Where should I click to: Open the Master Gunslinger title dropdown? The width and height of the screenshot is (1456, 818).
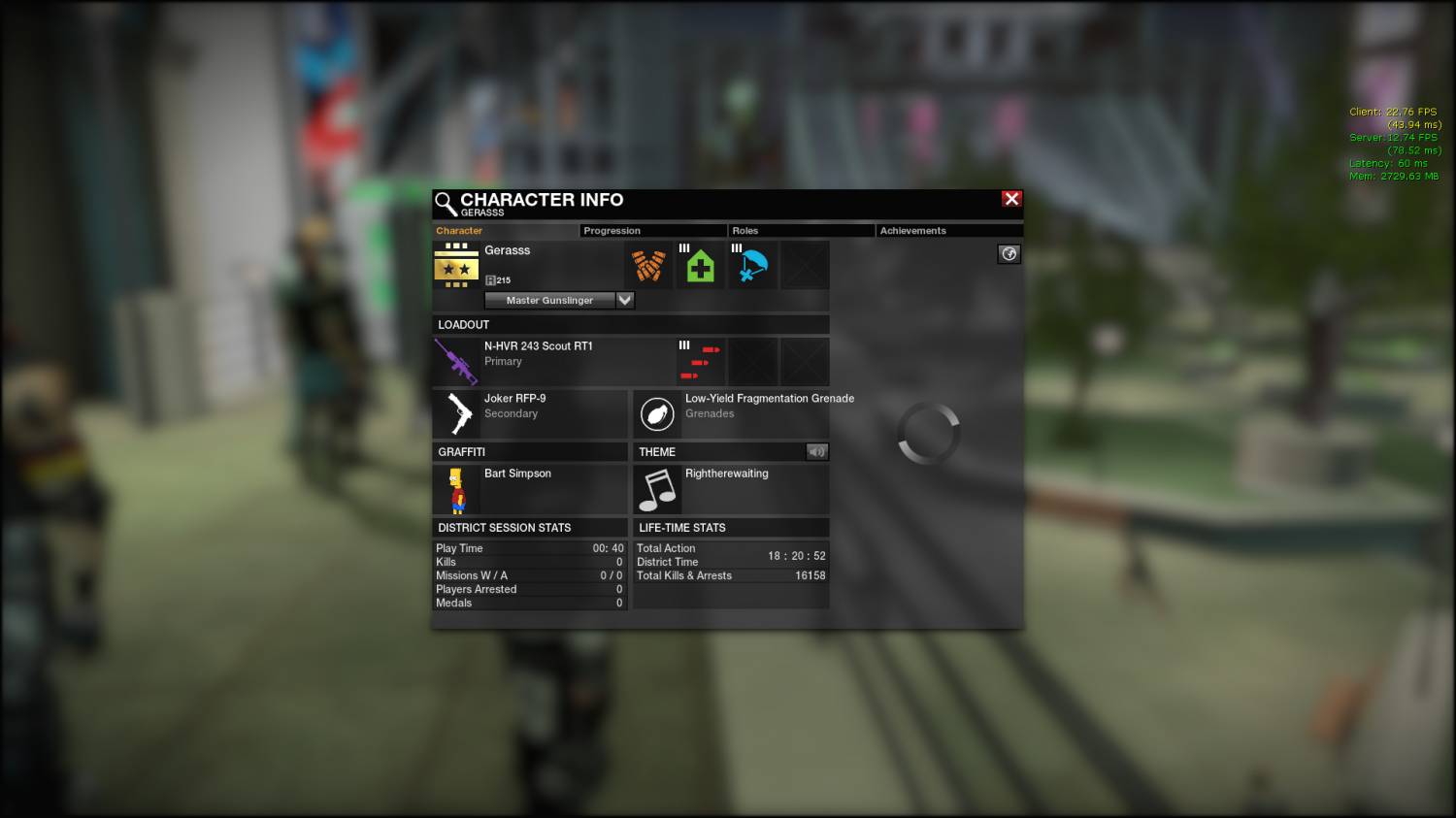coord(625,301)
